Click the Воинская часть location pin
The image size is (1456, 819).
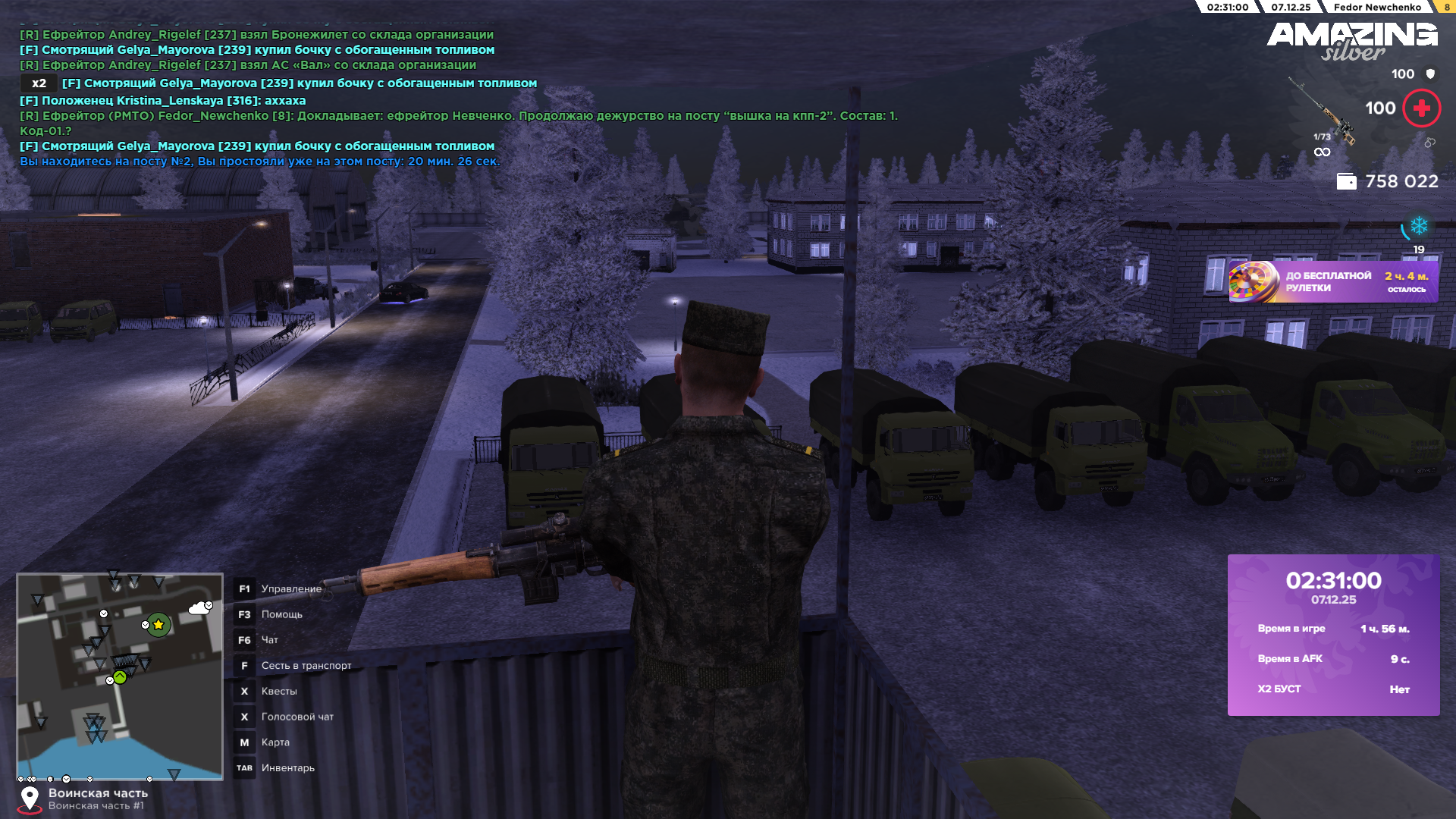pyautogui.click(x=30, y=799)
